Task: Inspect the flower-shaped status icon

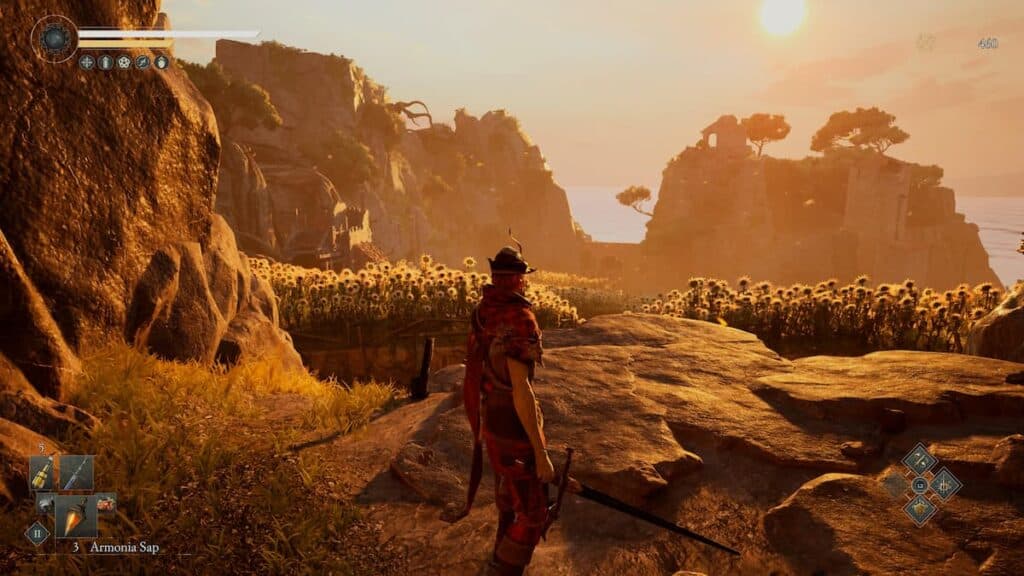Action: [x=124, y=62]
